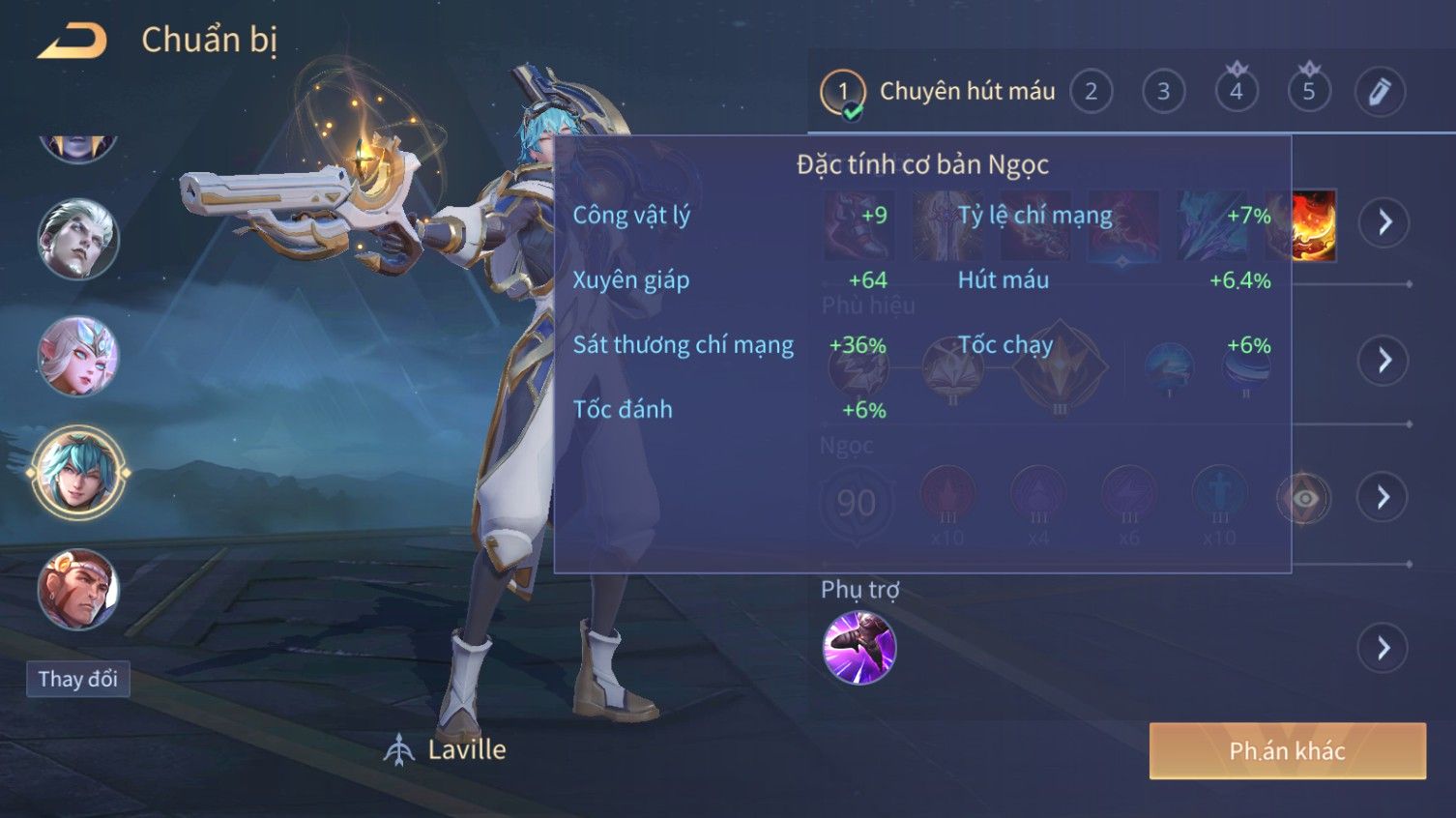
Task: Open loadout preset 5
Action: pos(1308,92)
